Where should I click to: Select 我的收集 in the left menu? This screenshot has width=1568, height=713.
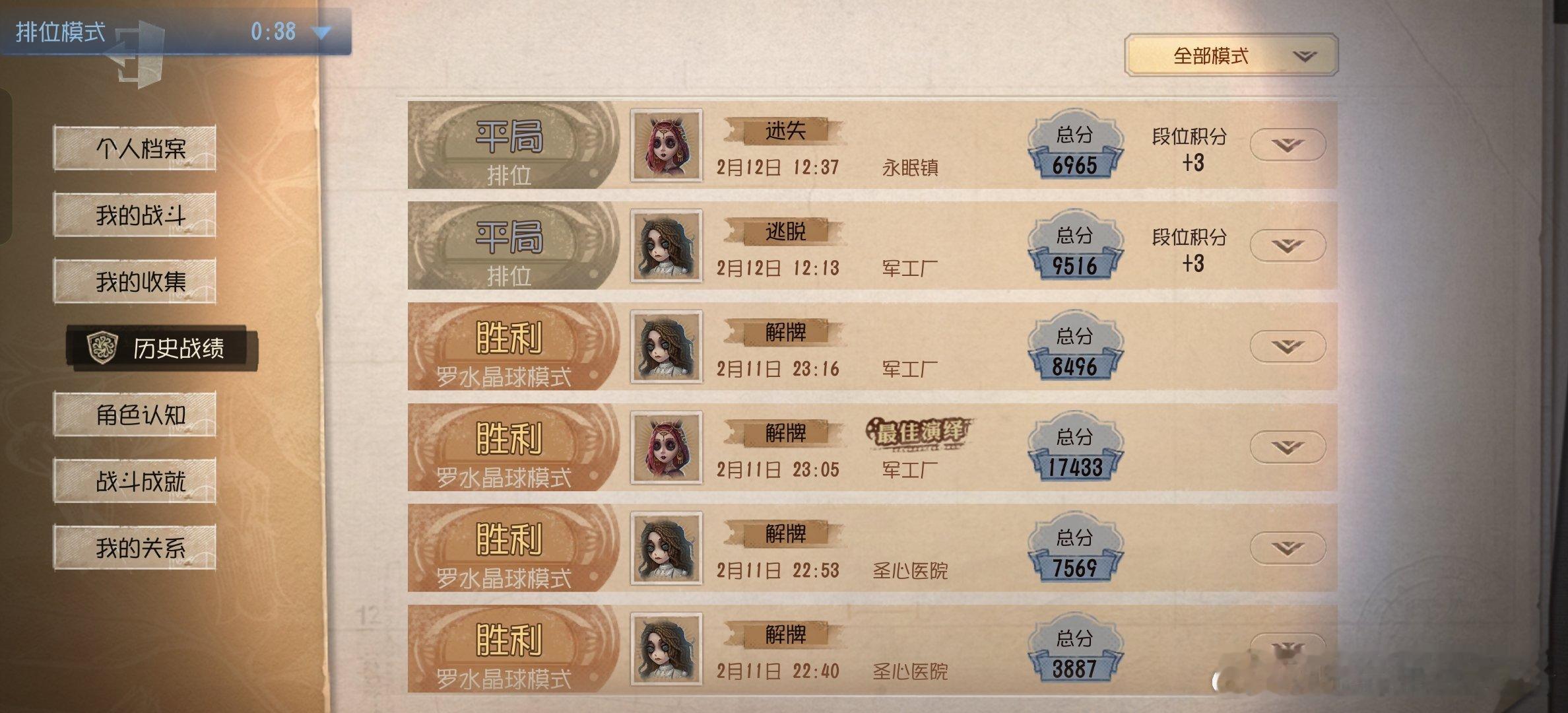[x=134, y=280]
